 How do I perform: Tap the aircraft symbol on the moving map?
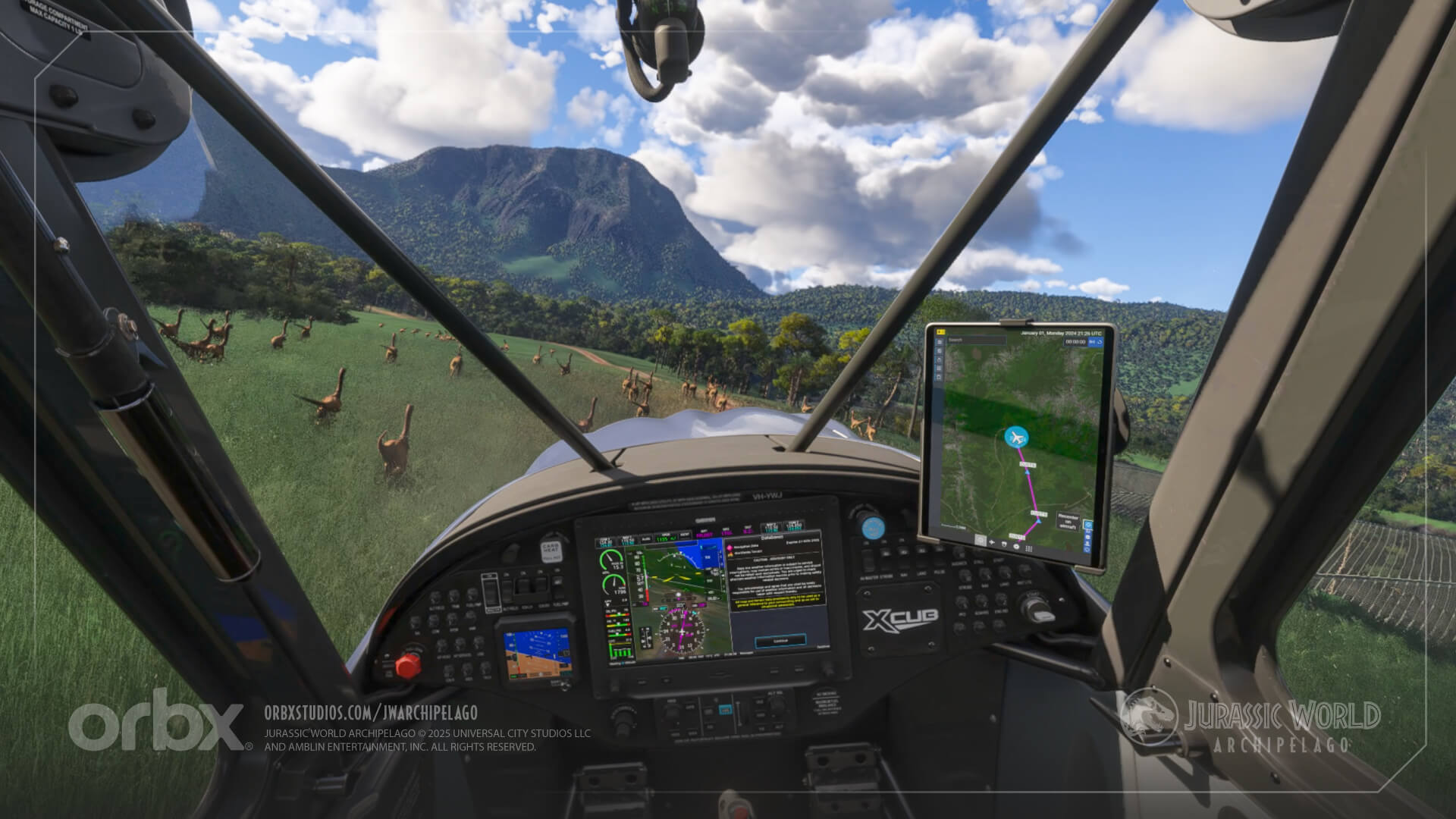click(1015, 437)
